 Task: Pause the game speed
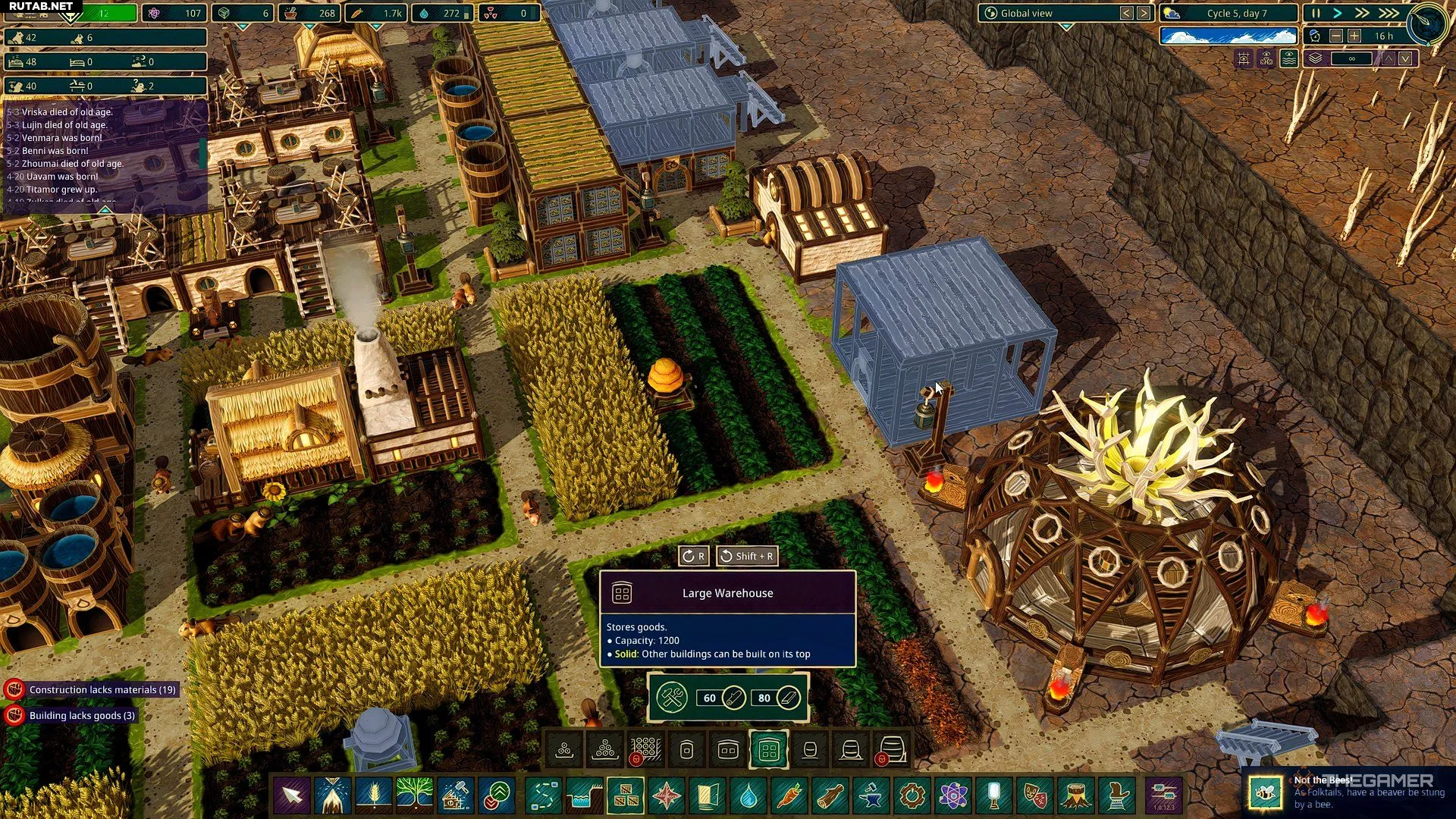[1316, 13]
